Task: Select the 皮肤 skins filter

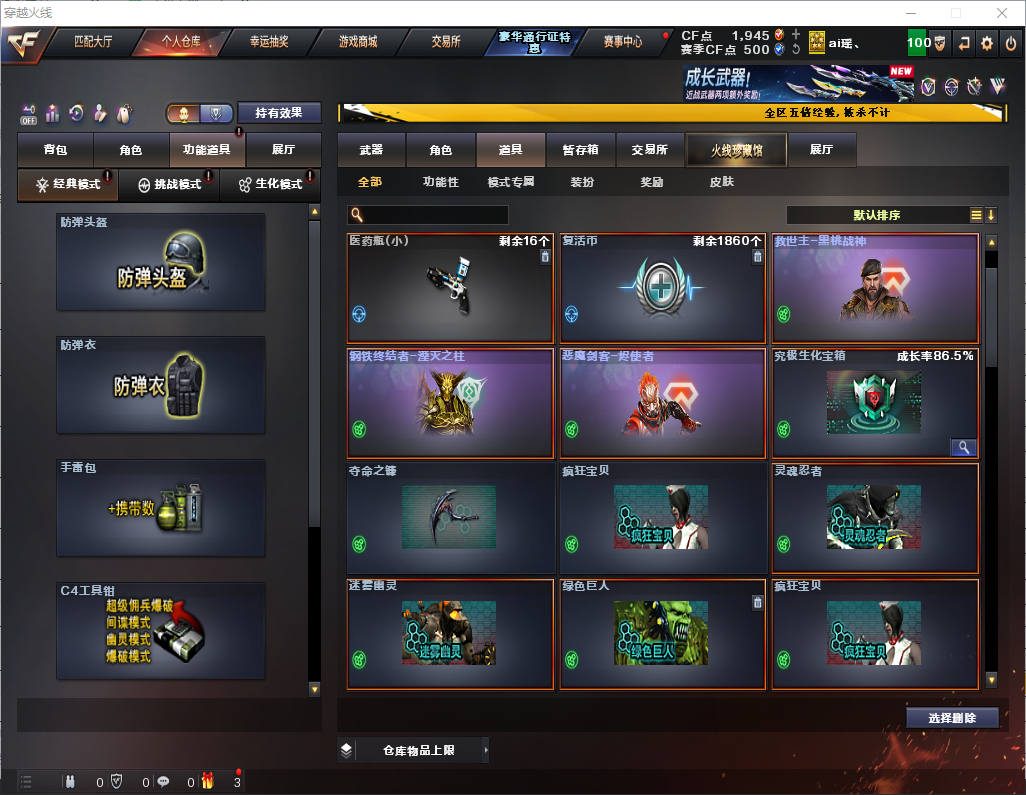Action: pyautogui.click(x=721, y=182)
